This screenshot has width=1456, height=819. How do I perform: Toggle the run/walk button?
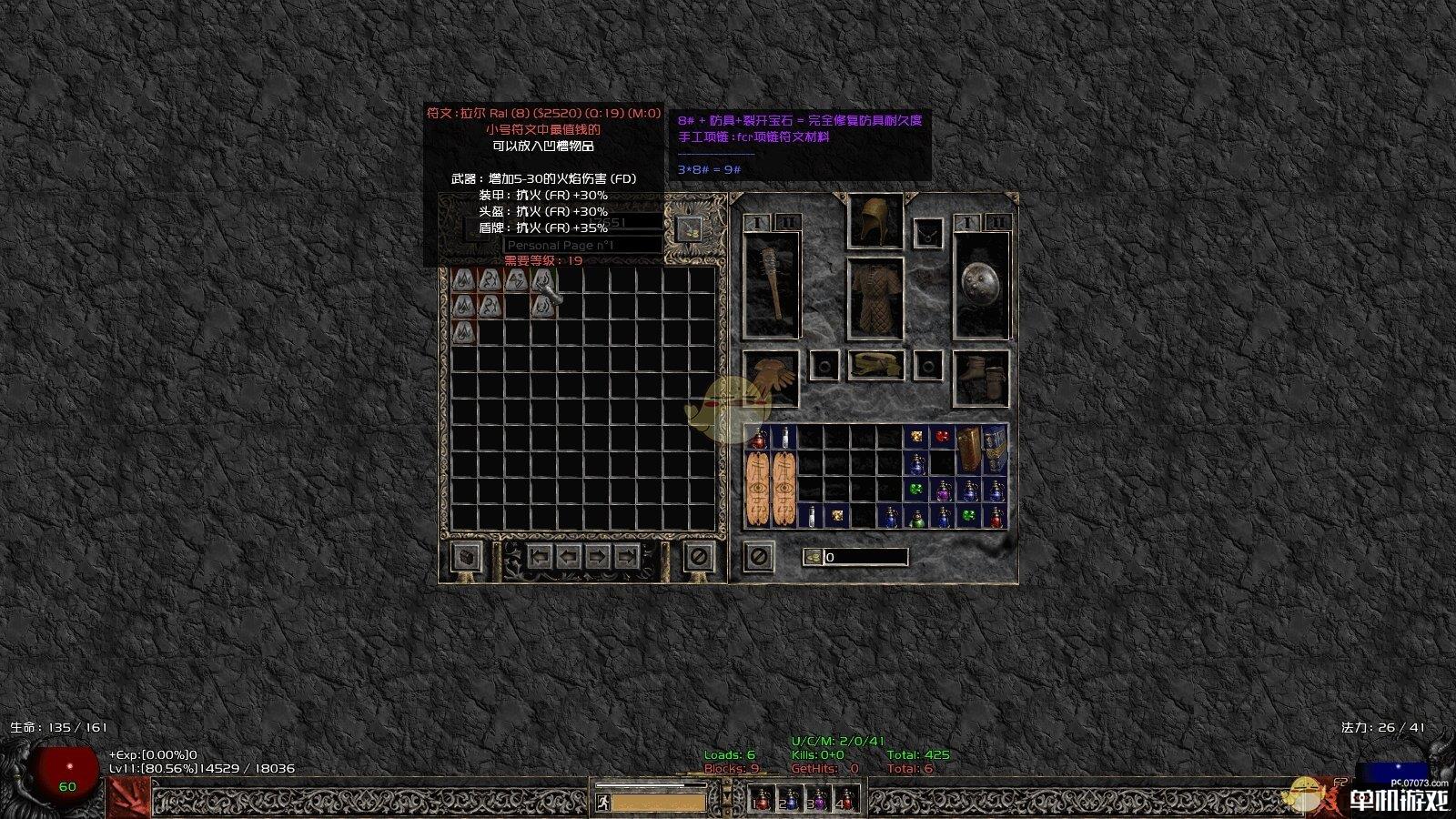click(603, 802)
